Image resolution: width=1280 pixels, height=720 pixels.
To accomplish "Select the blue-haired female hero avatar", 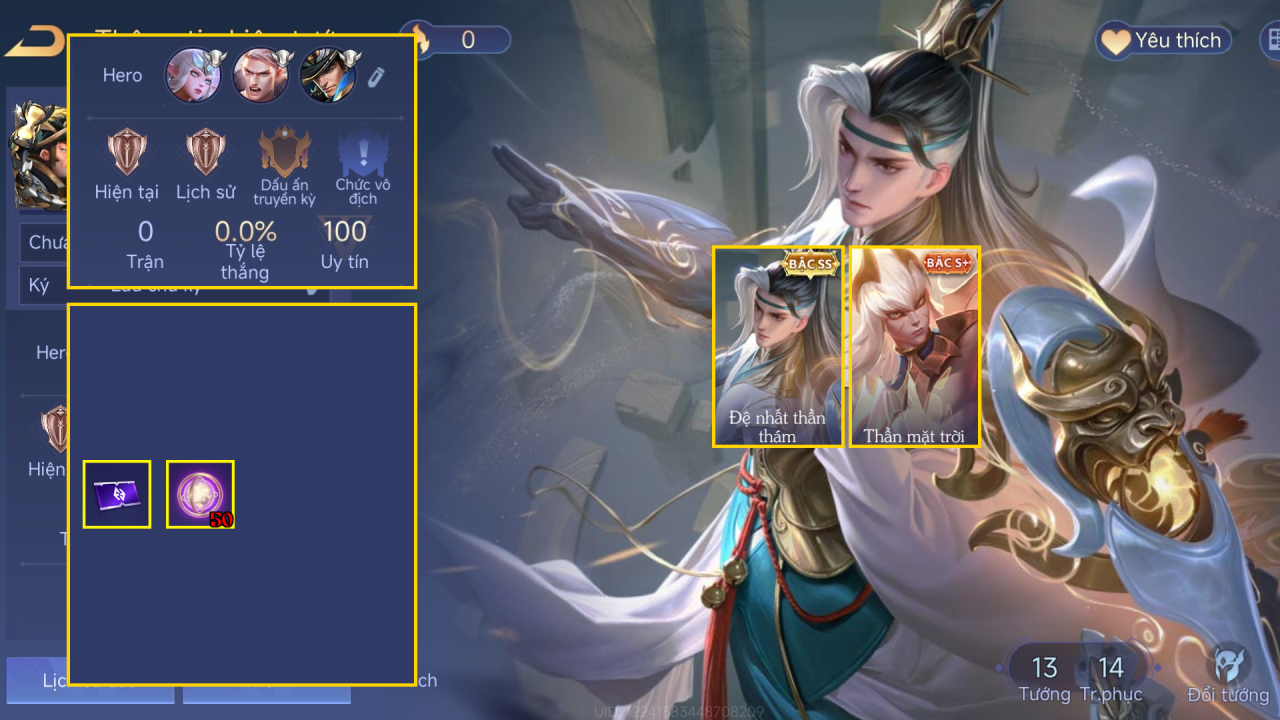I will click(193, 76).
